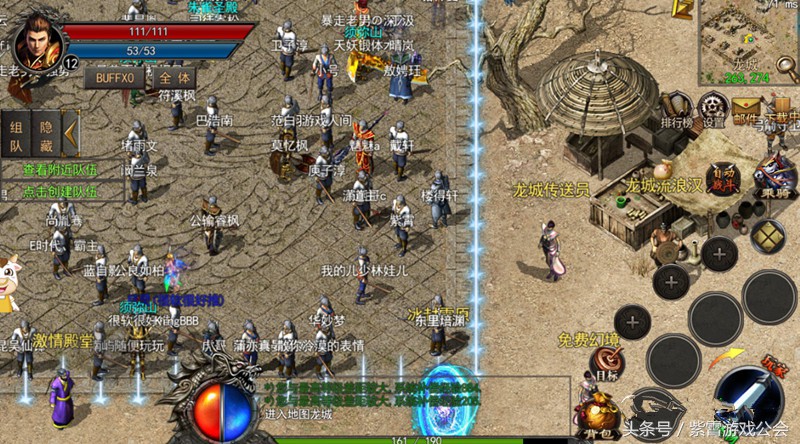Switch to the 组队 team tab
This screenshot has width=800, height=444.
[17, 135]
